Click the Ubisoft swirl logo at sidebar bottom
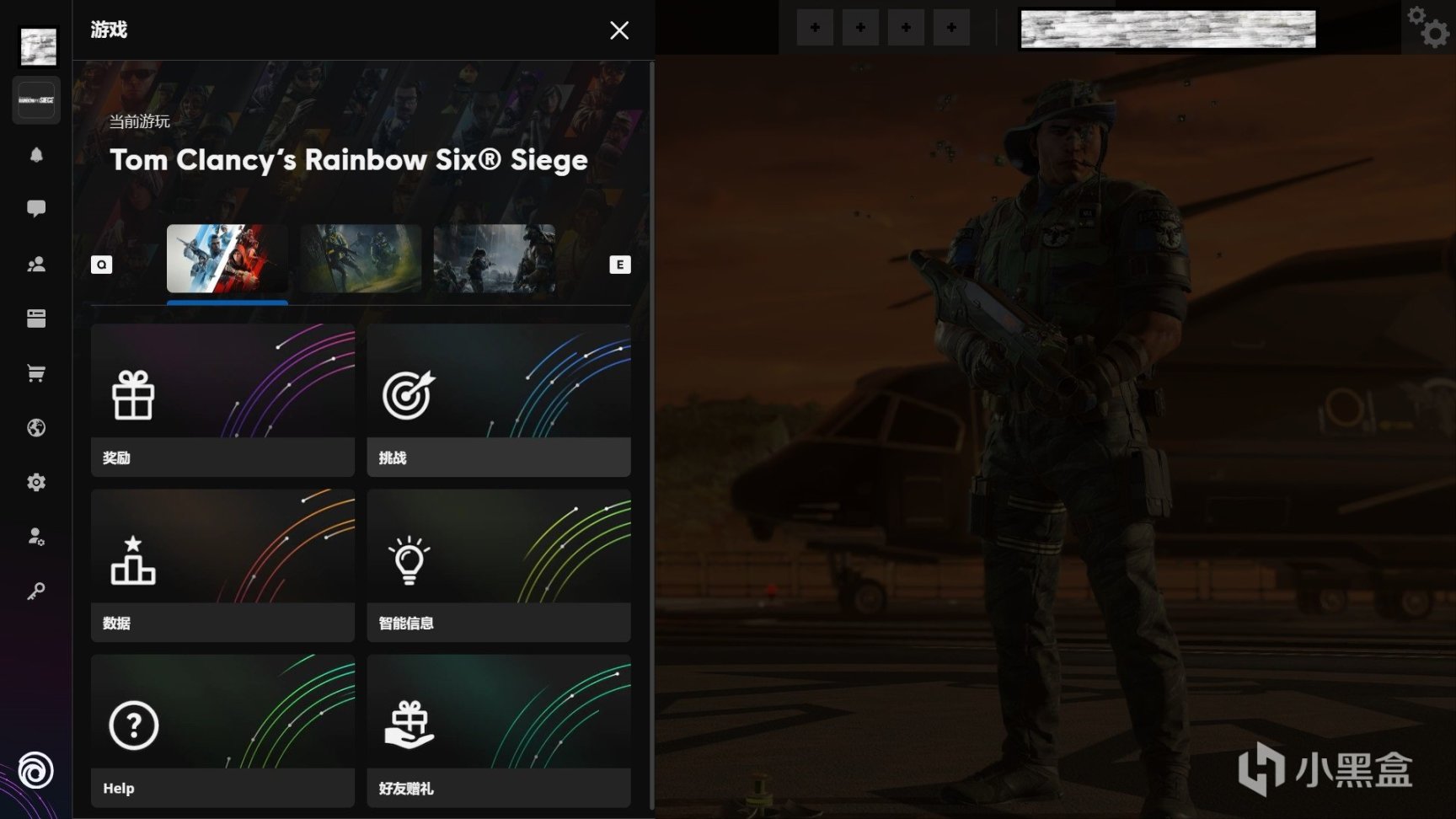Viewport: 1456px width, 819px height. pyautogui.click(x=35, y=772)
